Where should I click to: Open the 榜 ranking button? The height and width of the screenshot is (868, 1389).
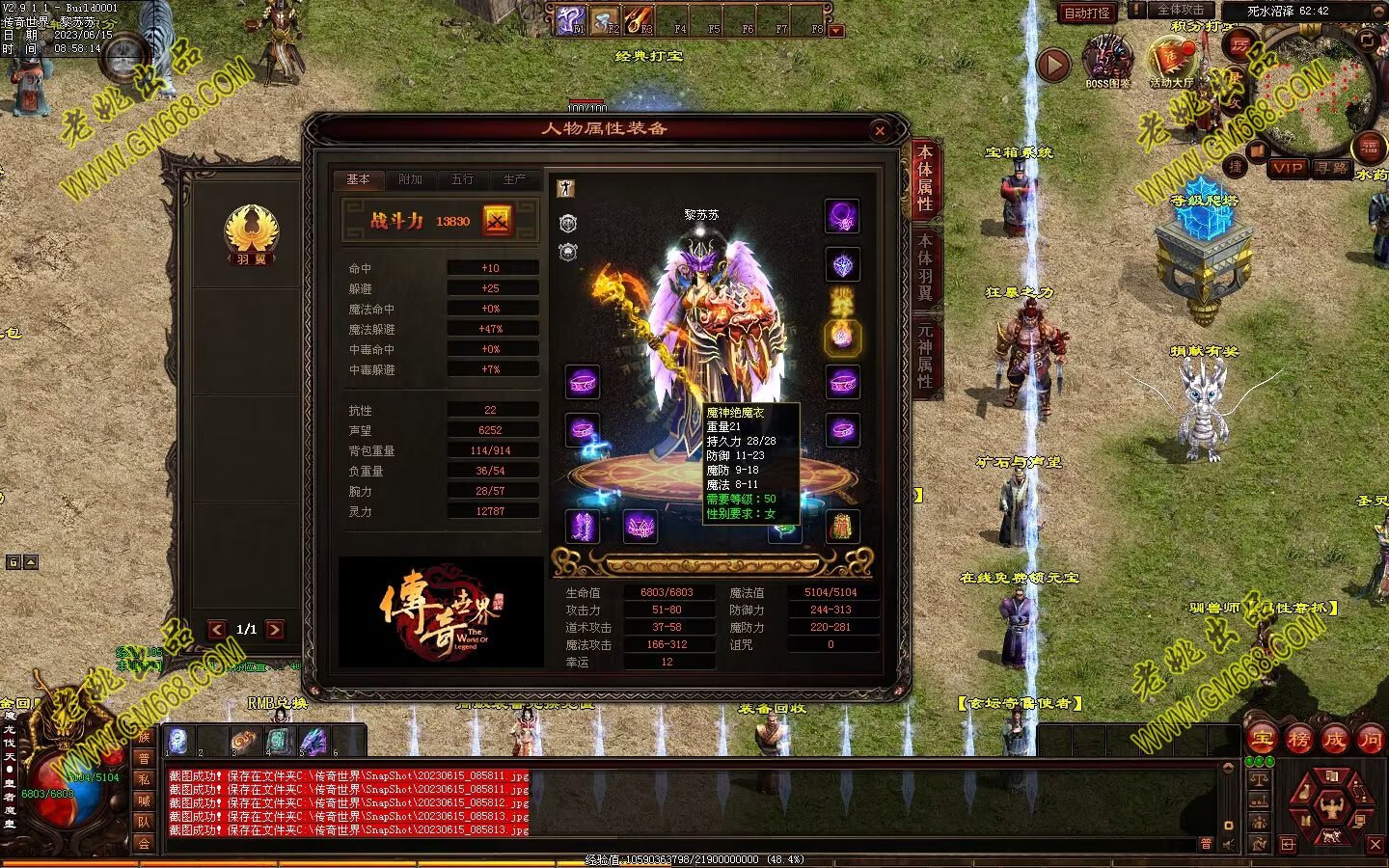click(1298, 740)
